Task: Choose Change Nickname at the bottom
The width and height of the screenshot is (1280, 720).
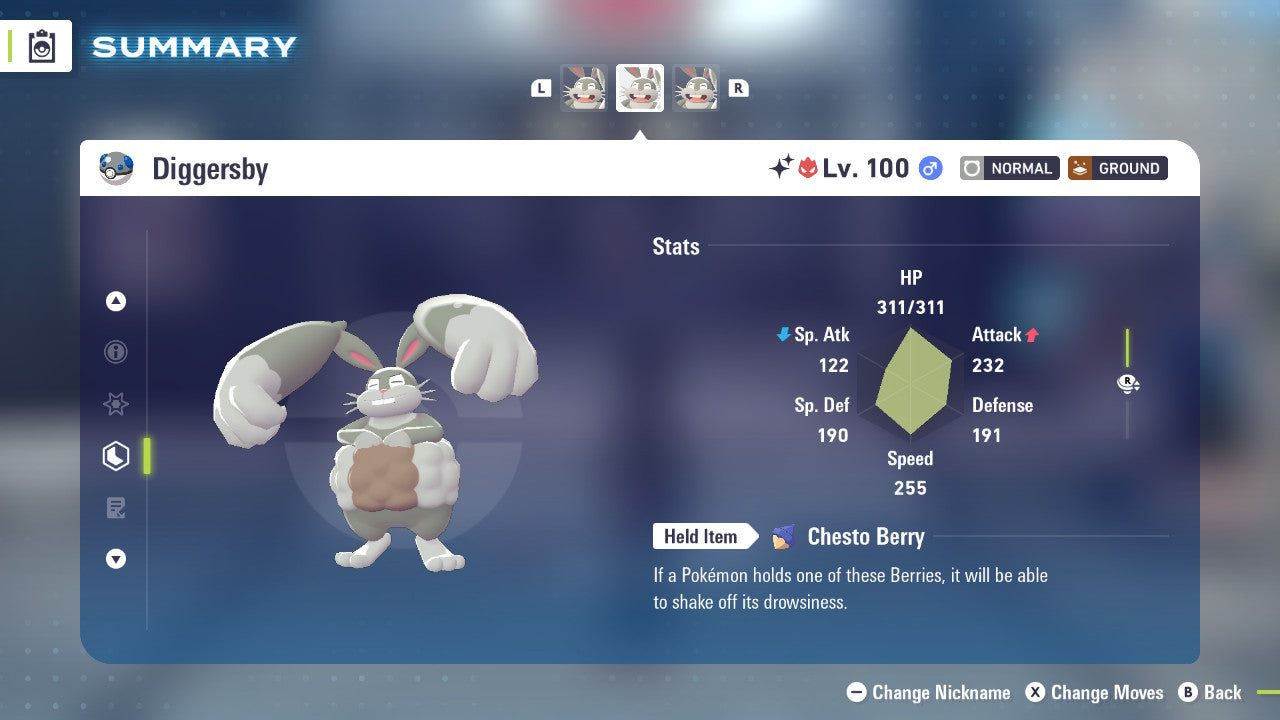Action: (928, 692)
